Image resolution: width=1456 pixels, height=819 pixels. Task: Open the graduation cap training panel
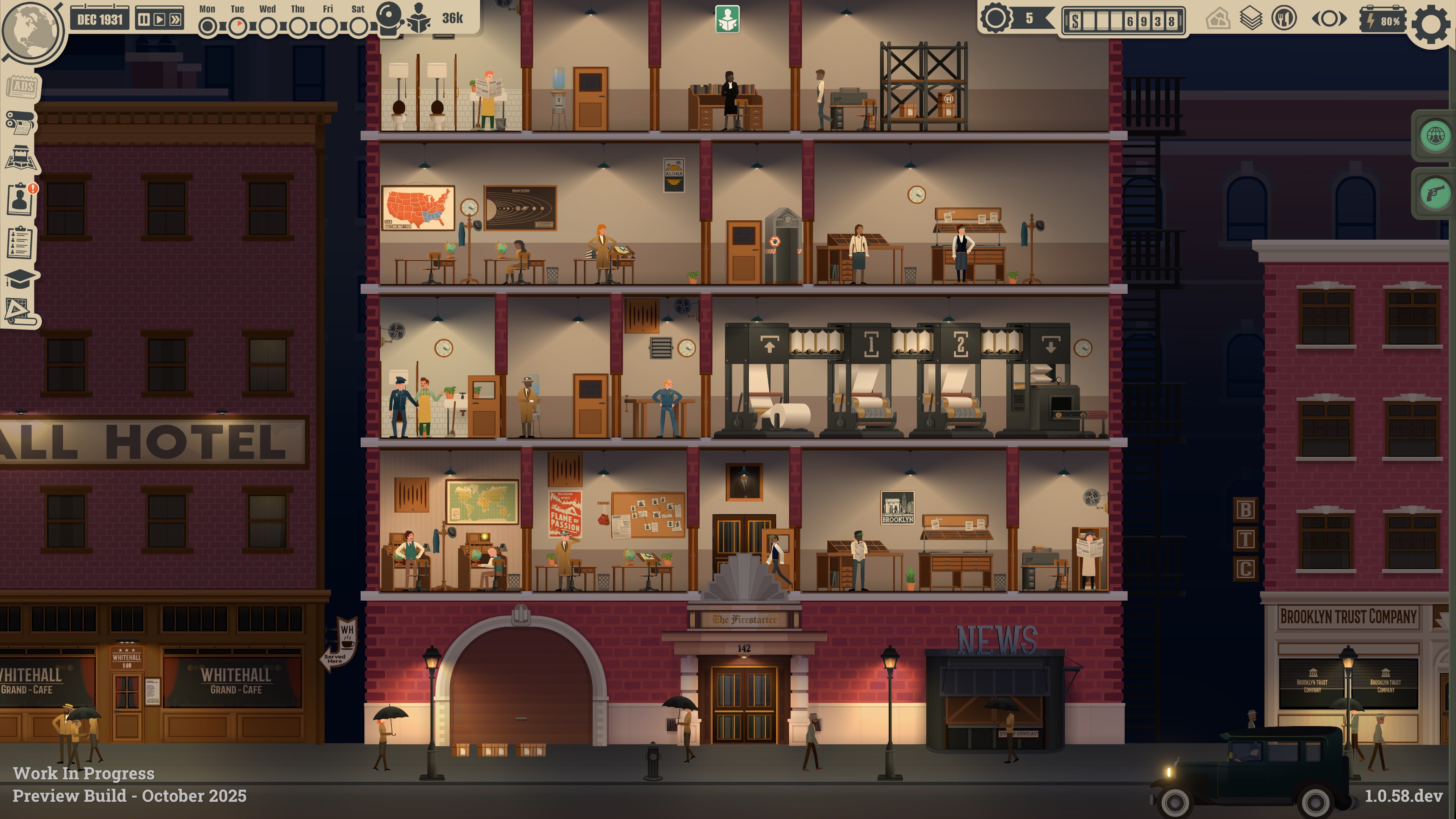pyautogui.click(x=20, y=278)
